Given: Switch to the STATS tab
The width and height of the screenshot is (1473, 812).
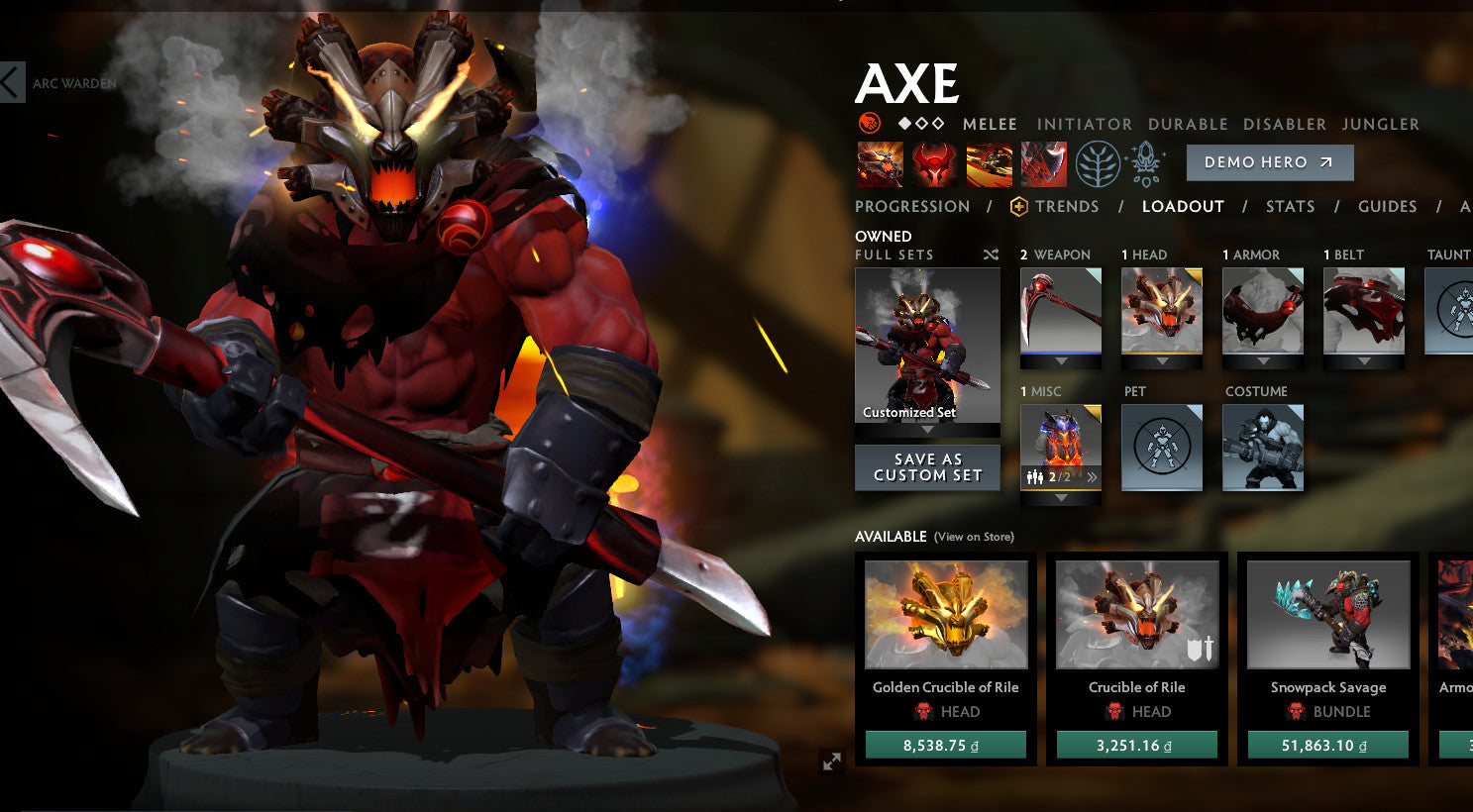Looking at the screenshot, I should [x=1291, y=206].
